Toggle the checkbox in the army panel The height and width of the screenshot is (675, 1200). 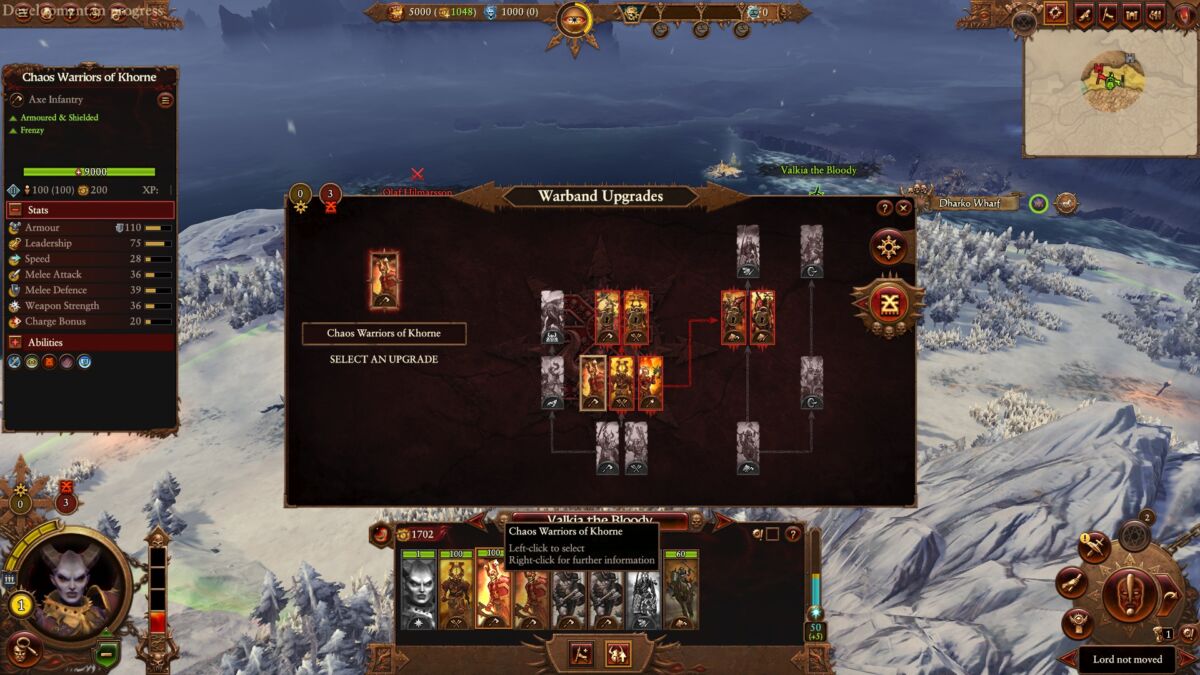click(772, 534)
